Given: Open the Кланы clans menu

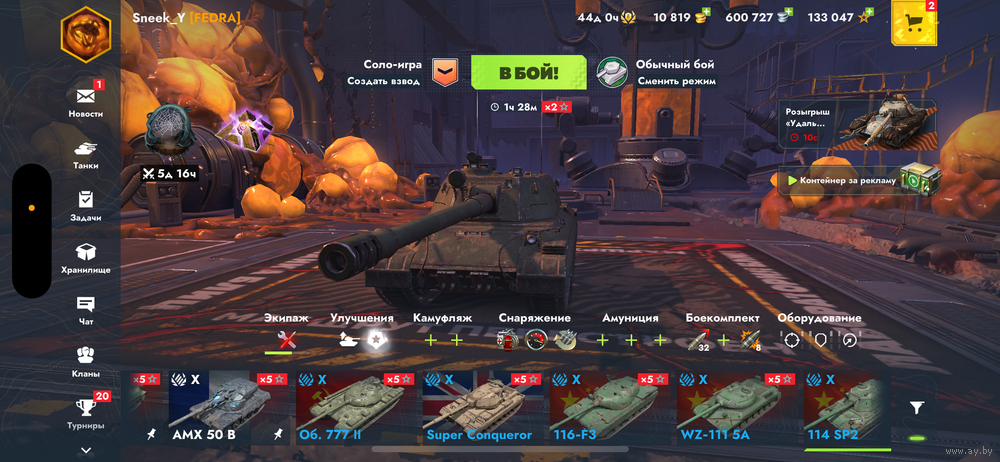Looking at the screenshot, I should [86, 361].
